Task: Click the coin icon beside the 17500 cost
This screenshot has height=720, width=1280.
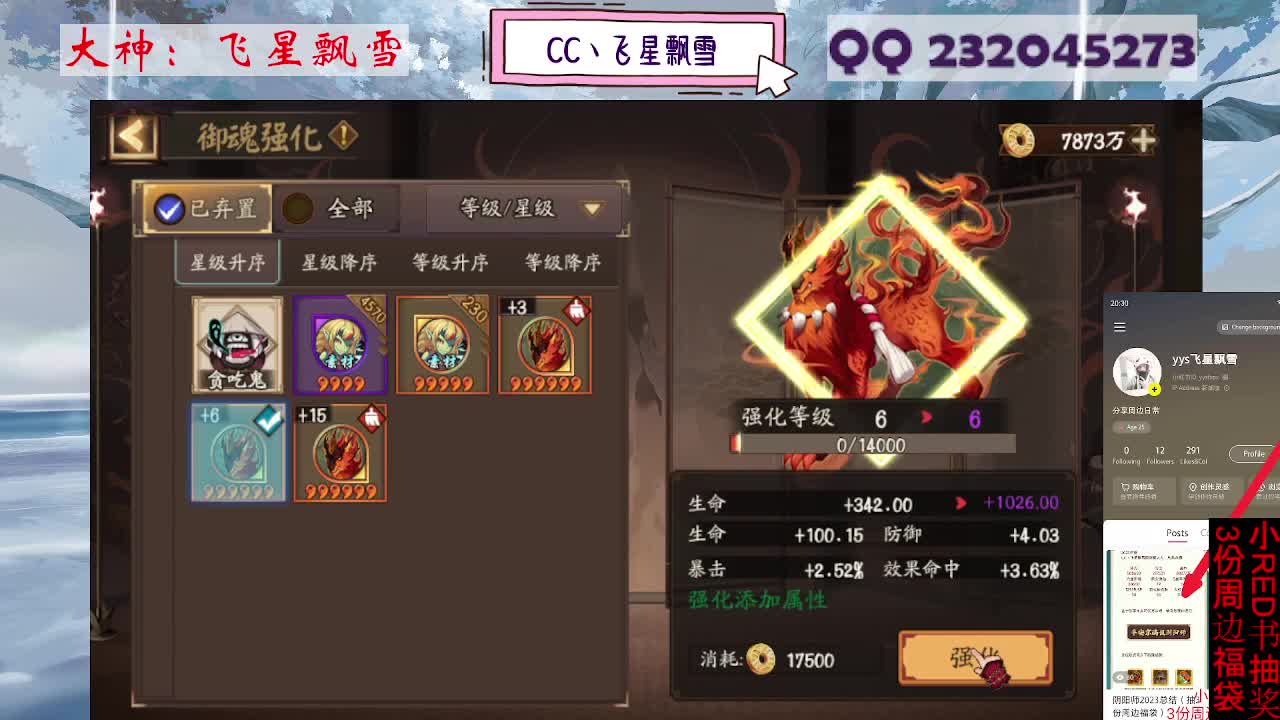Action: [762, 660]
